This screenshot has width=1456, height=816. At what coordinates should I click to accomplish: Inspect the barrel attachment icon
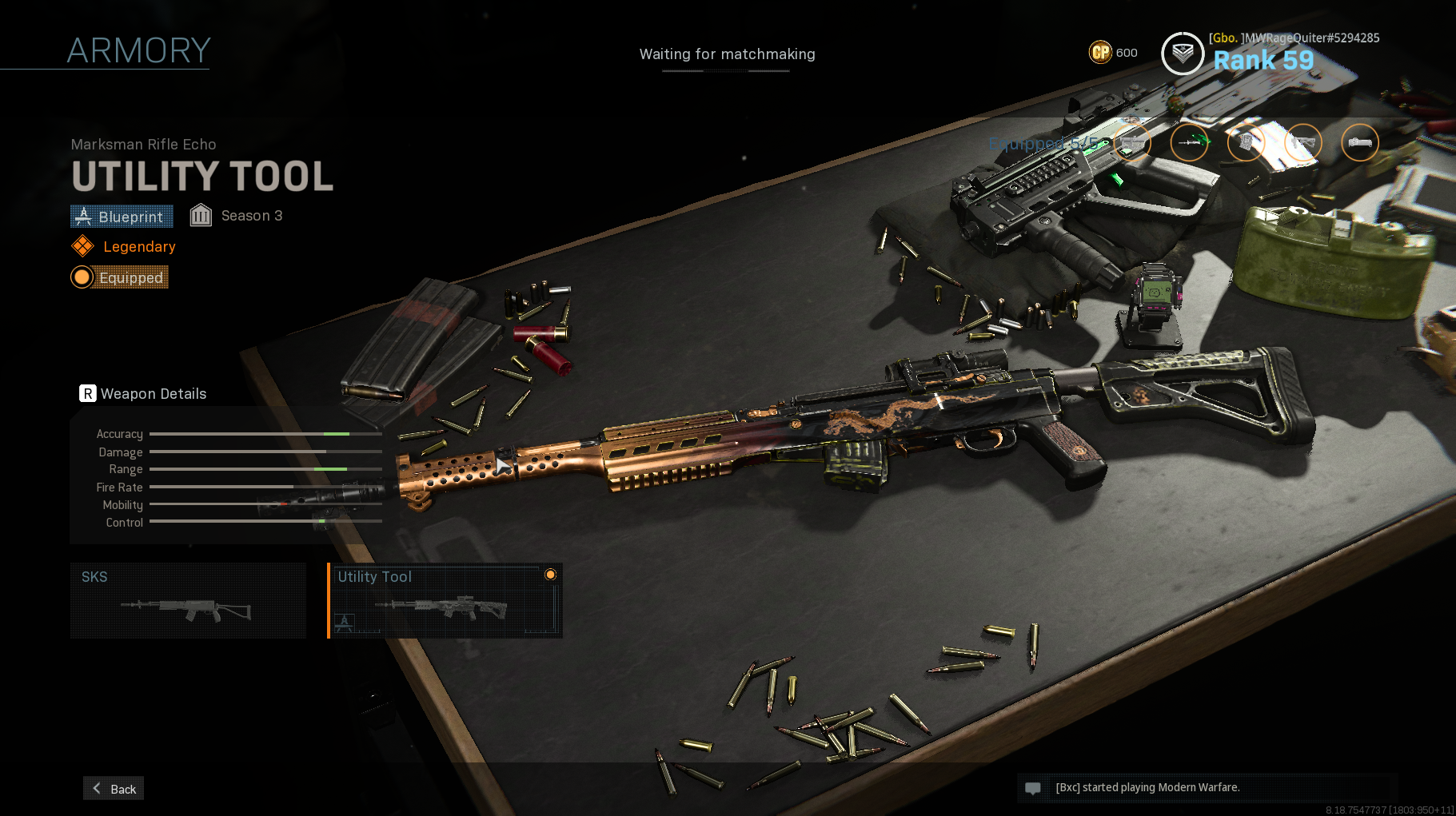click(1189, 143)
